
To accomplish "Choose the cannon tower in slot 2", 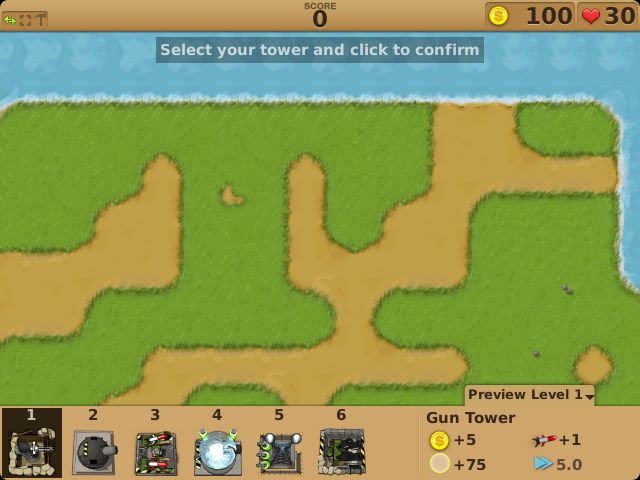I will point(94,452).
